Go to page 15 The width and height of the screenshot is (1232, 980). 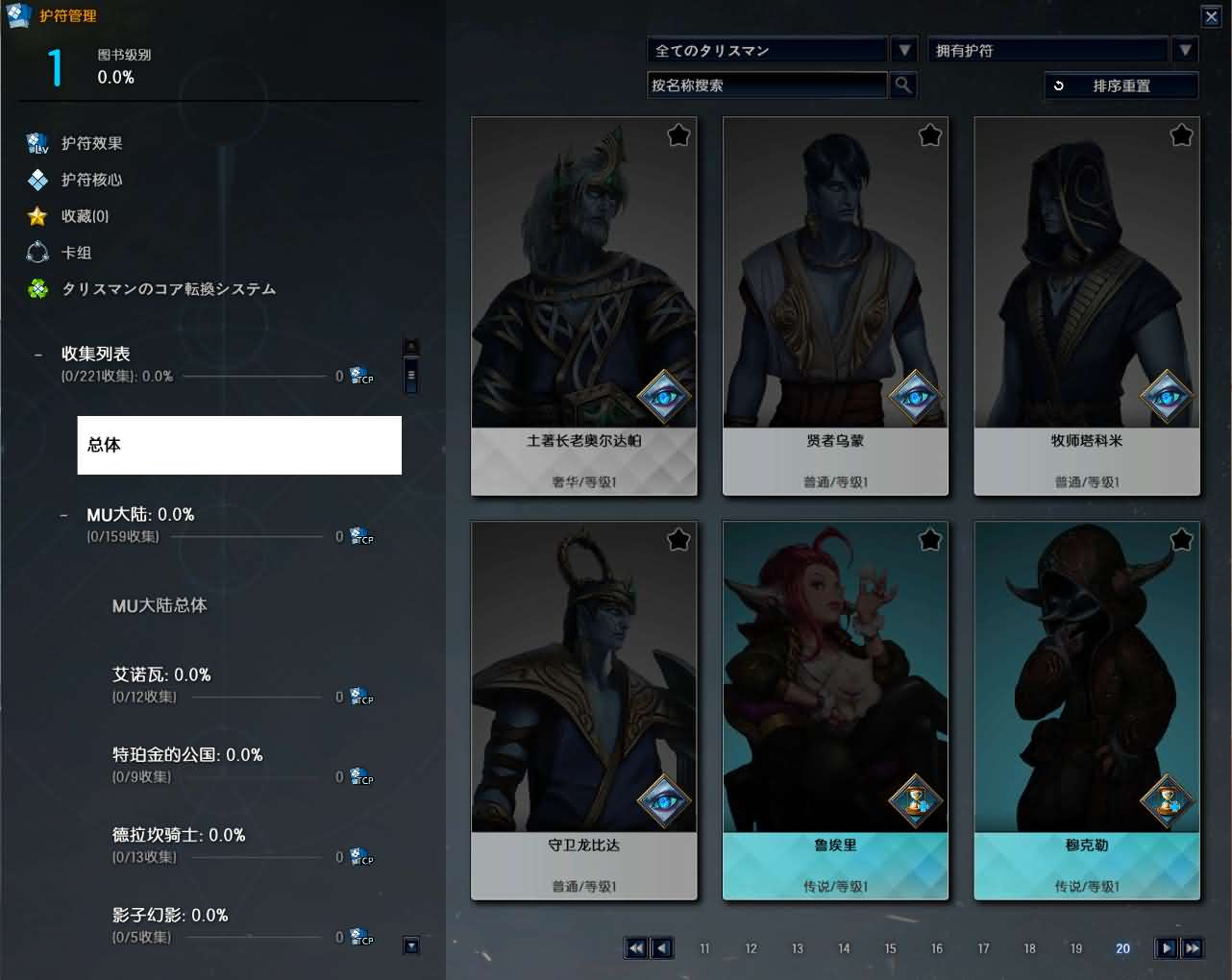coord(890,948)
